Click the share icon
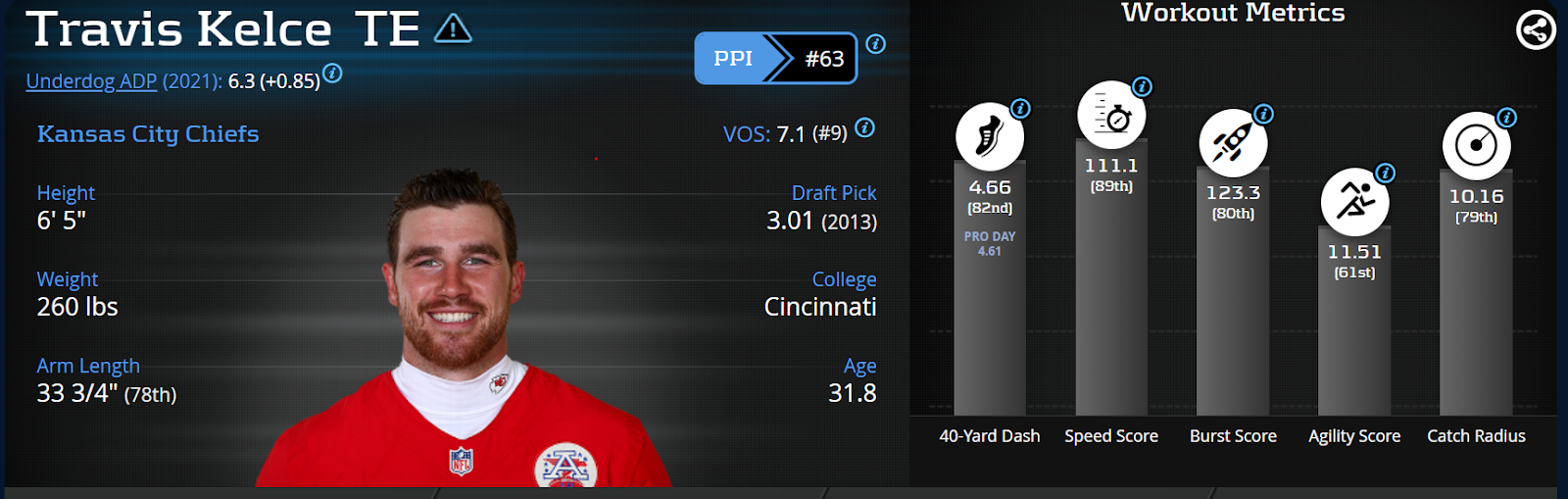1568x499 pixels. (1535, 30)
